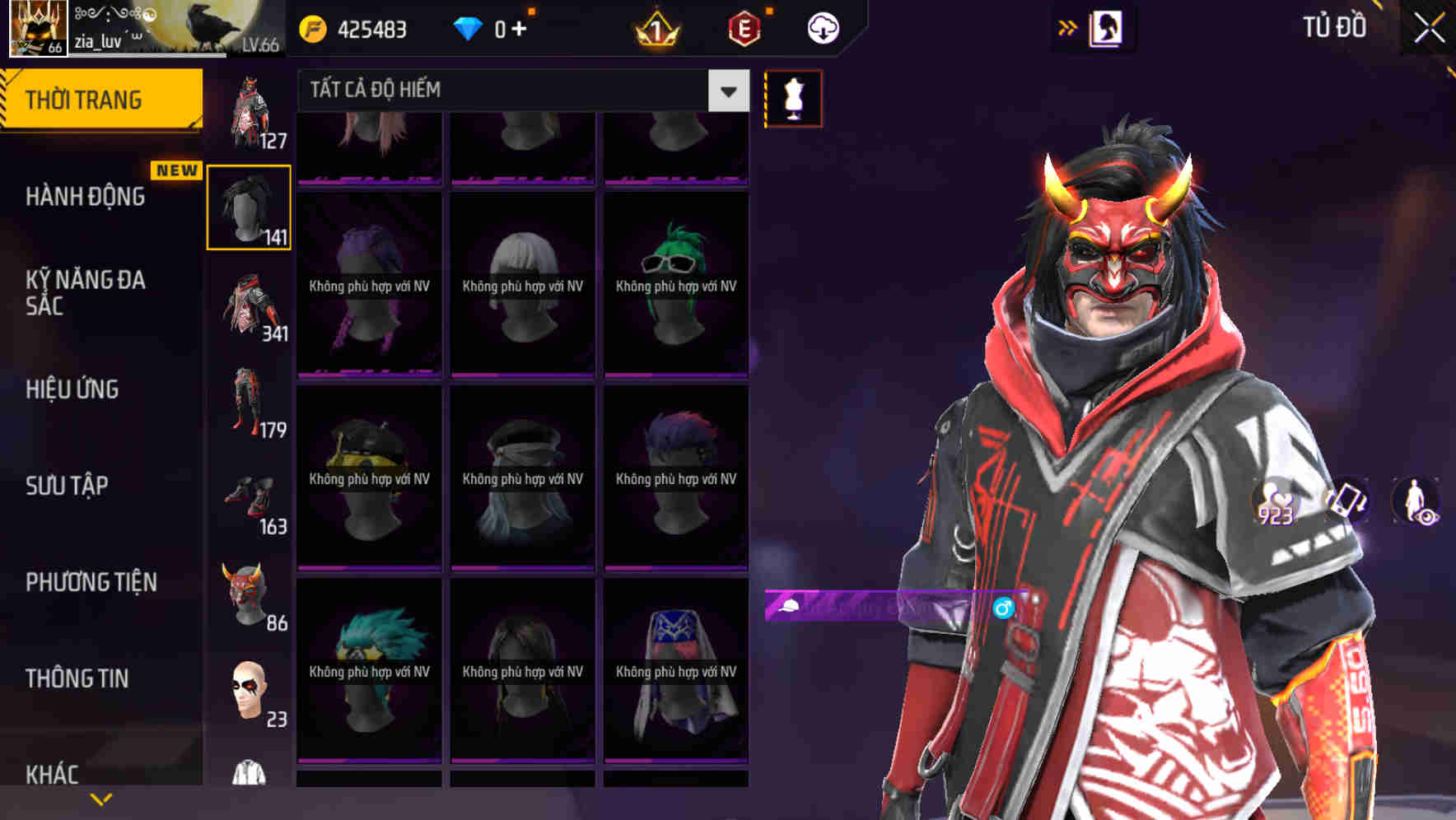Click the mannequin outfit preview icon
This screenshot has width=1456, height=820.
click(793, 97)
